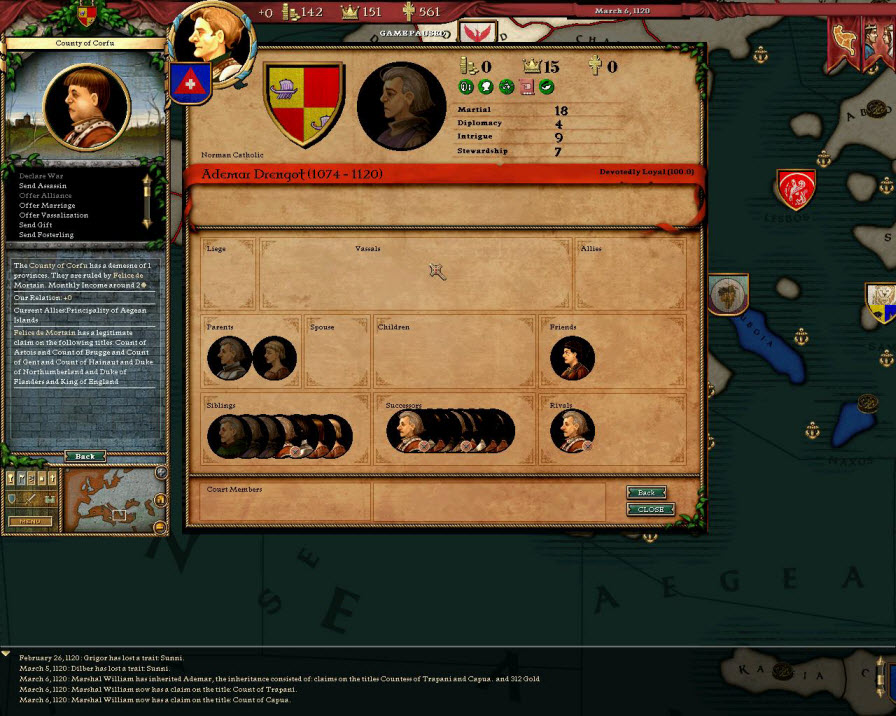896x716 pixels.
Task: Open the Menu button in the lower-left panel
Action: click(30, 521)
